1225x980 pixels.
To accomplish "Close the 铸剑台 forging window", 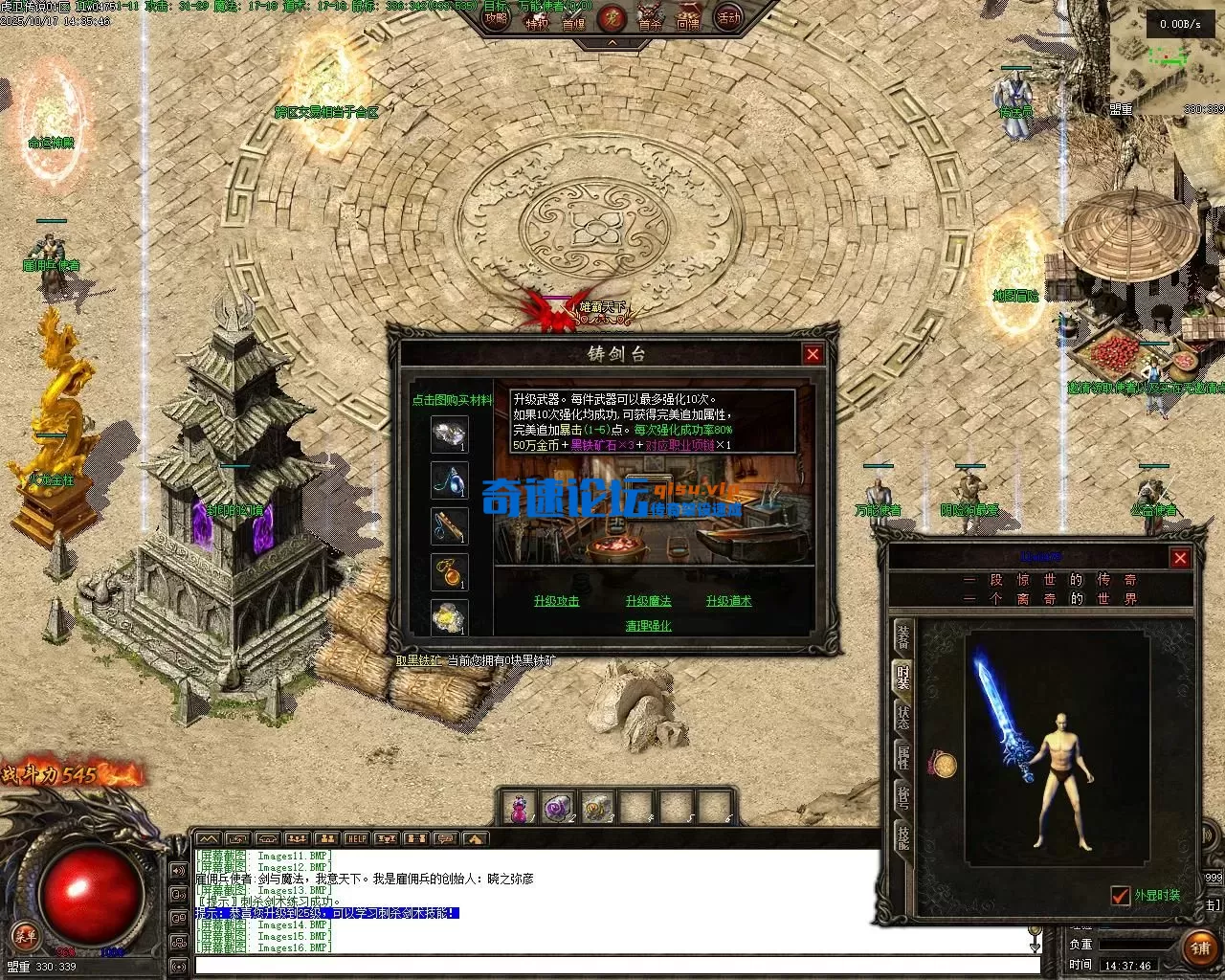I will [813, 354].
